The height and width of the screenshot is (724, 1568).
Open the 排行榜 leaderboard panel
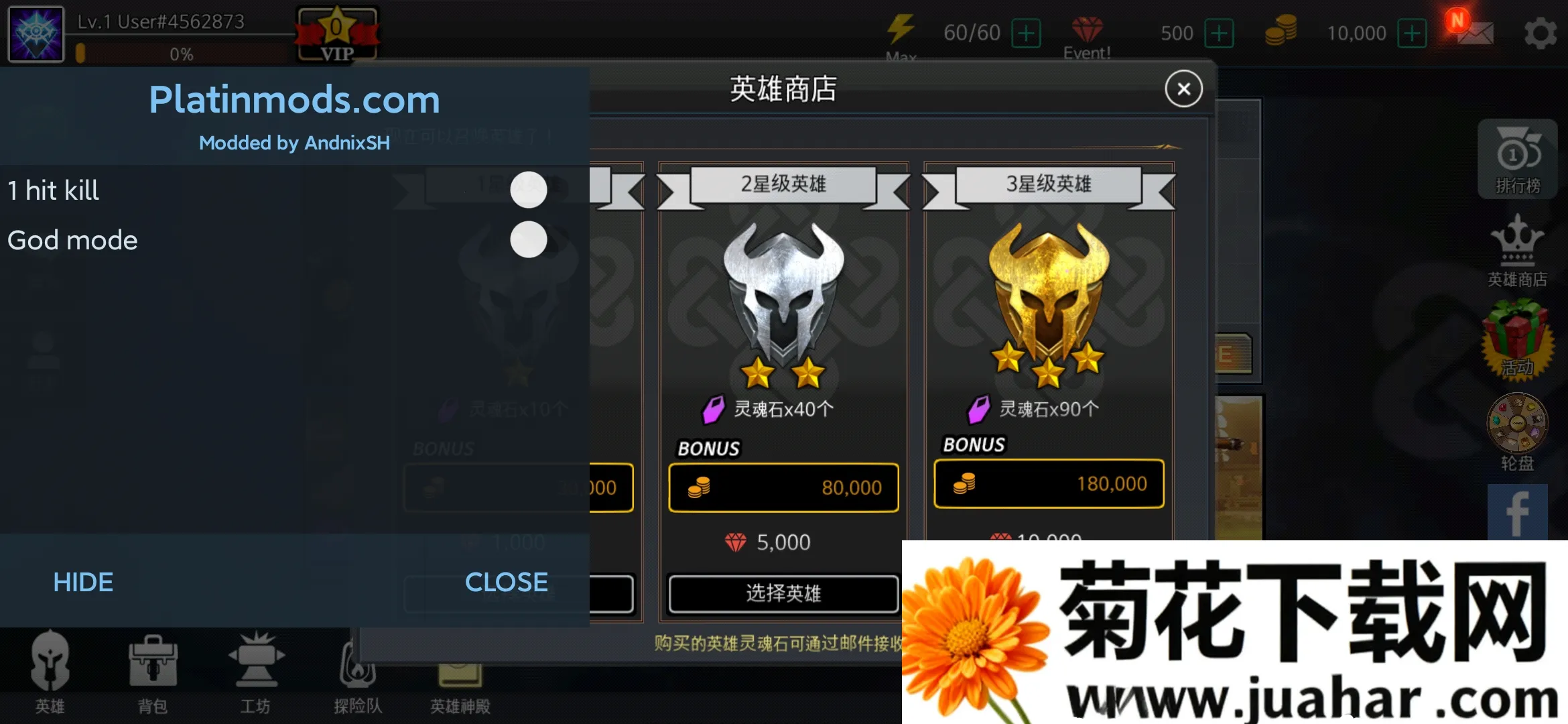pyautogui.click(x=1518, y=160)
